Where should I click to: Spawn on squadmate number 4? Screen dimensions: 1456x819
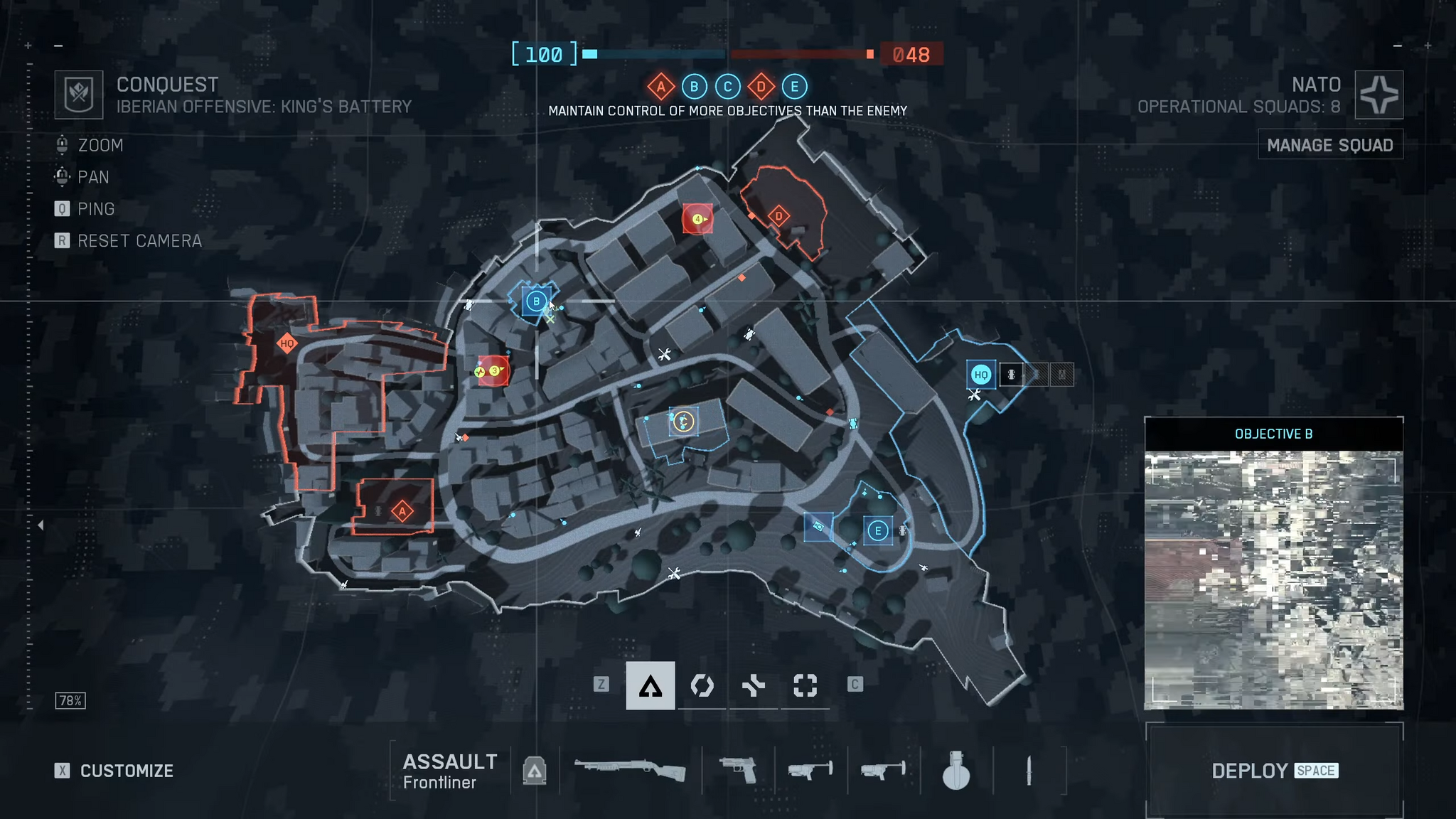[697, 219]
